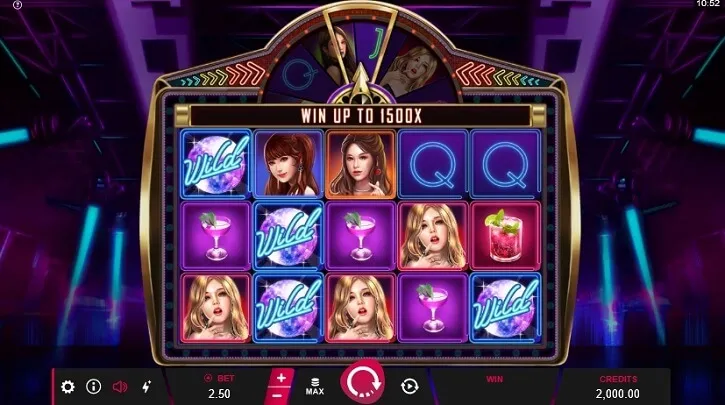Show the game info paytable
Screen dimensions: 725x405
[x=94, y=386]
